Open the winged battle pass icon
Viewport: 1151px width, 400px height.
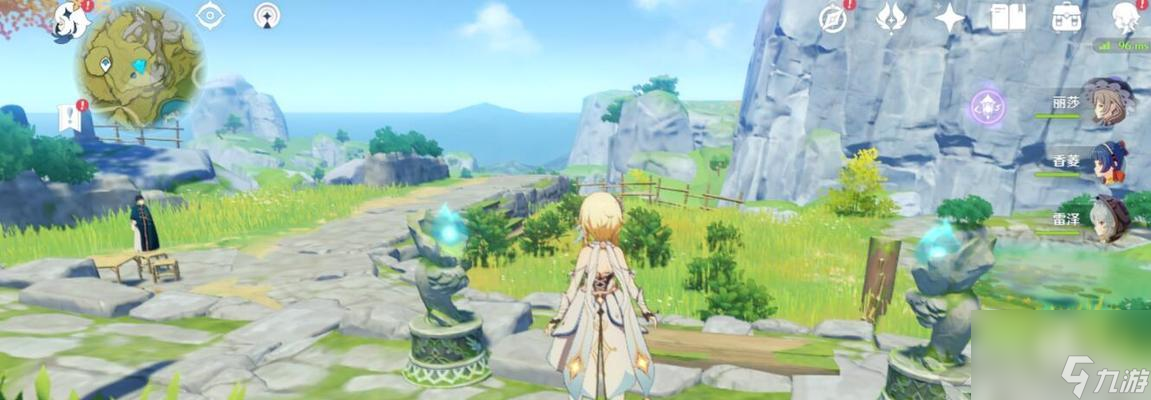coord(890,17)
